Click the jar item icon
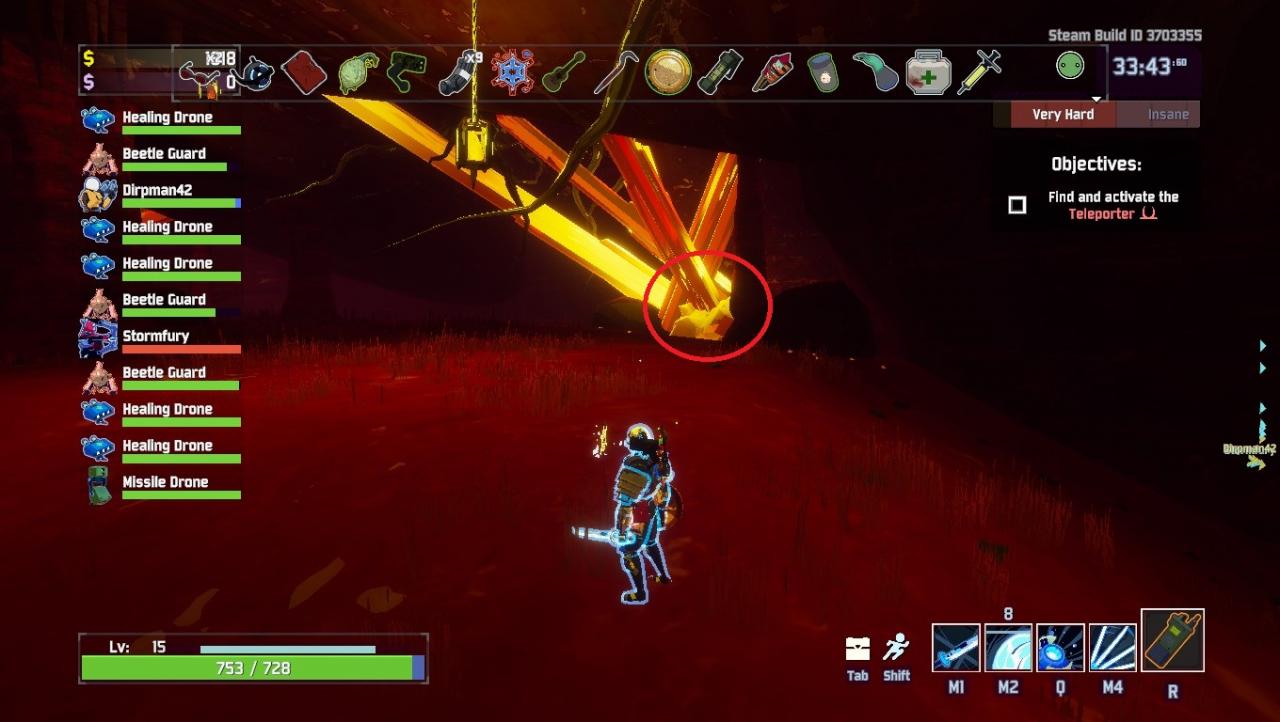 coord(823,73)
